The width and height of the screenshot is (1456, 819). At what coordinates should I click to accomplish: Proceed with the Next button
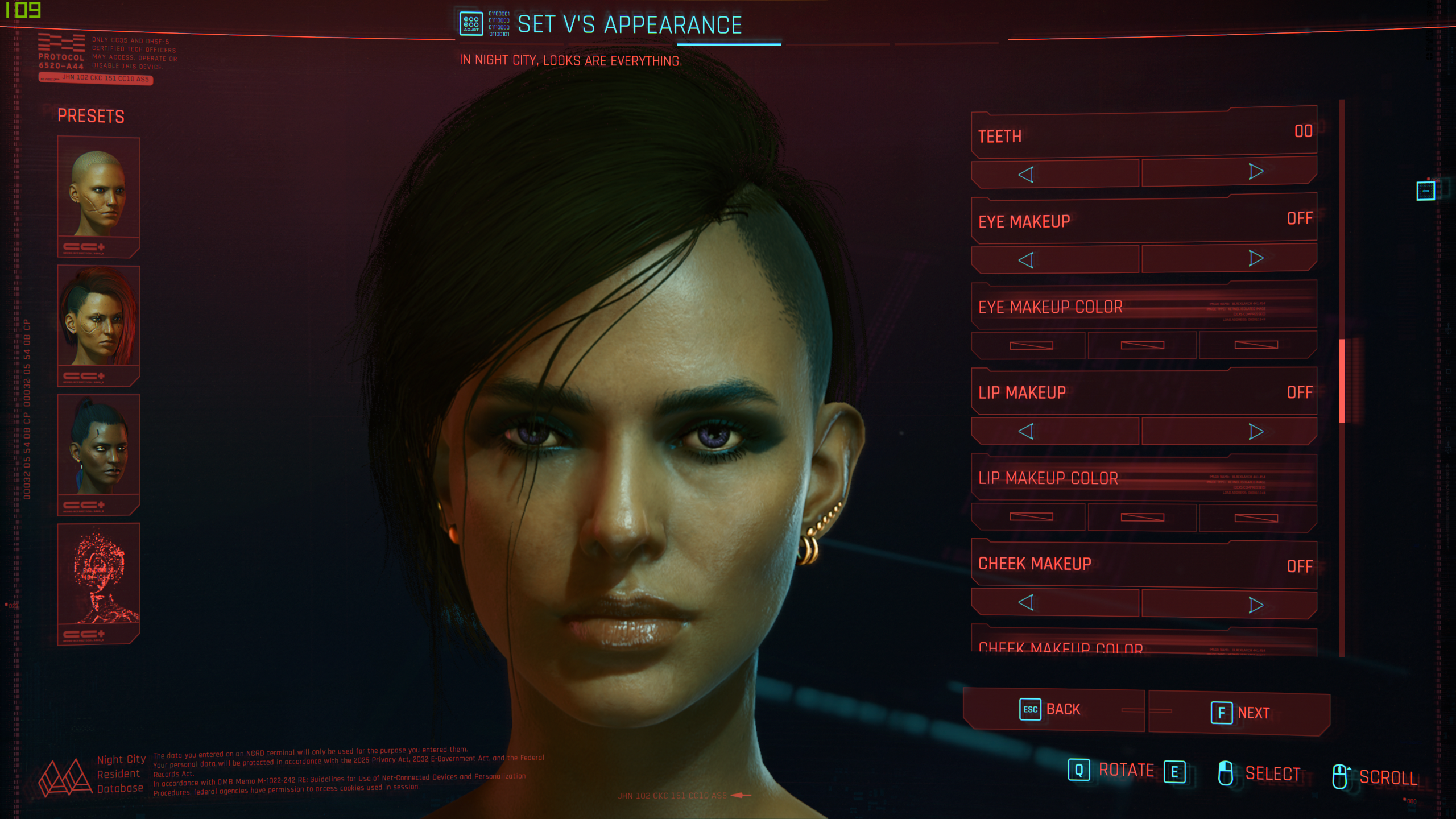(1240, 713)
